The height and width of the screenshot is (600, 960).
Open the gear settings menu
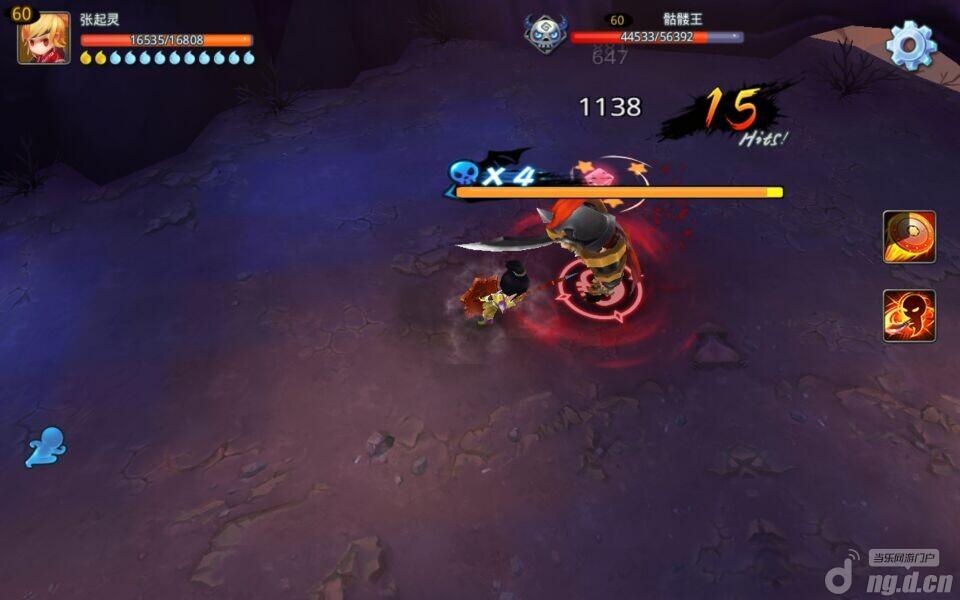(910, 45)
